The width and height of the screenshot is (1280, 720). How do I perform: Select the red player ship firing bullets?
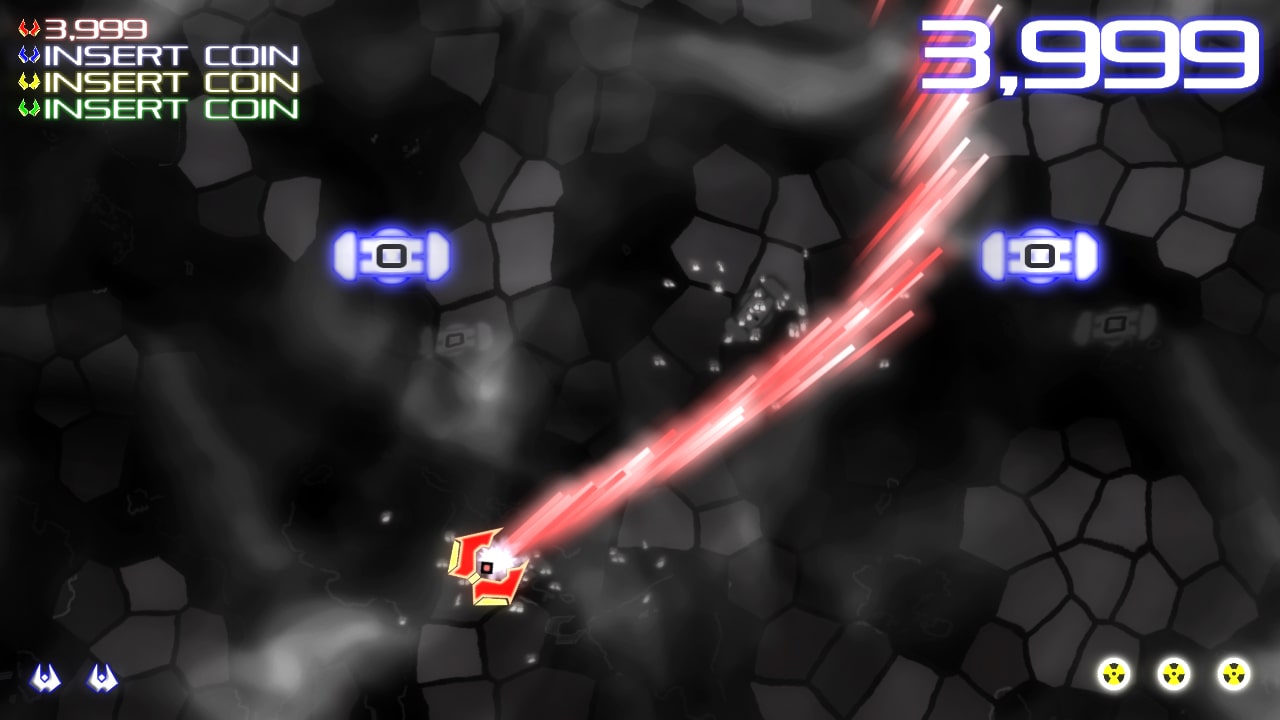[x=485, y=565]
